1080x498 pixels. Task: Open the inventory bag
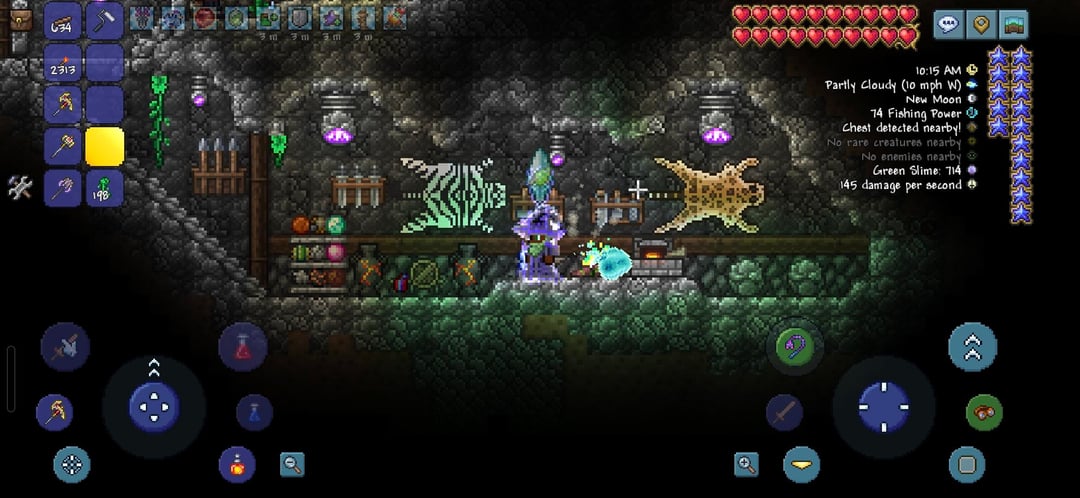20,18
